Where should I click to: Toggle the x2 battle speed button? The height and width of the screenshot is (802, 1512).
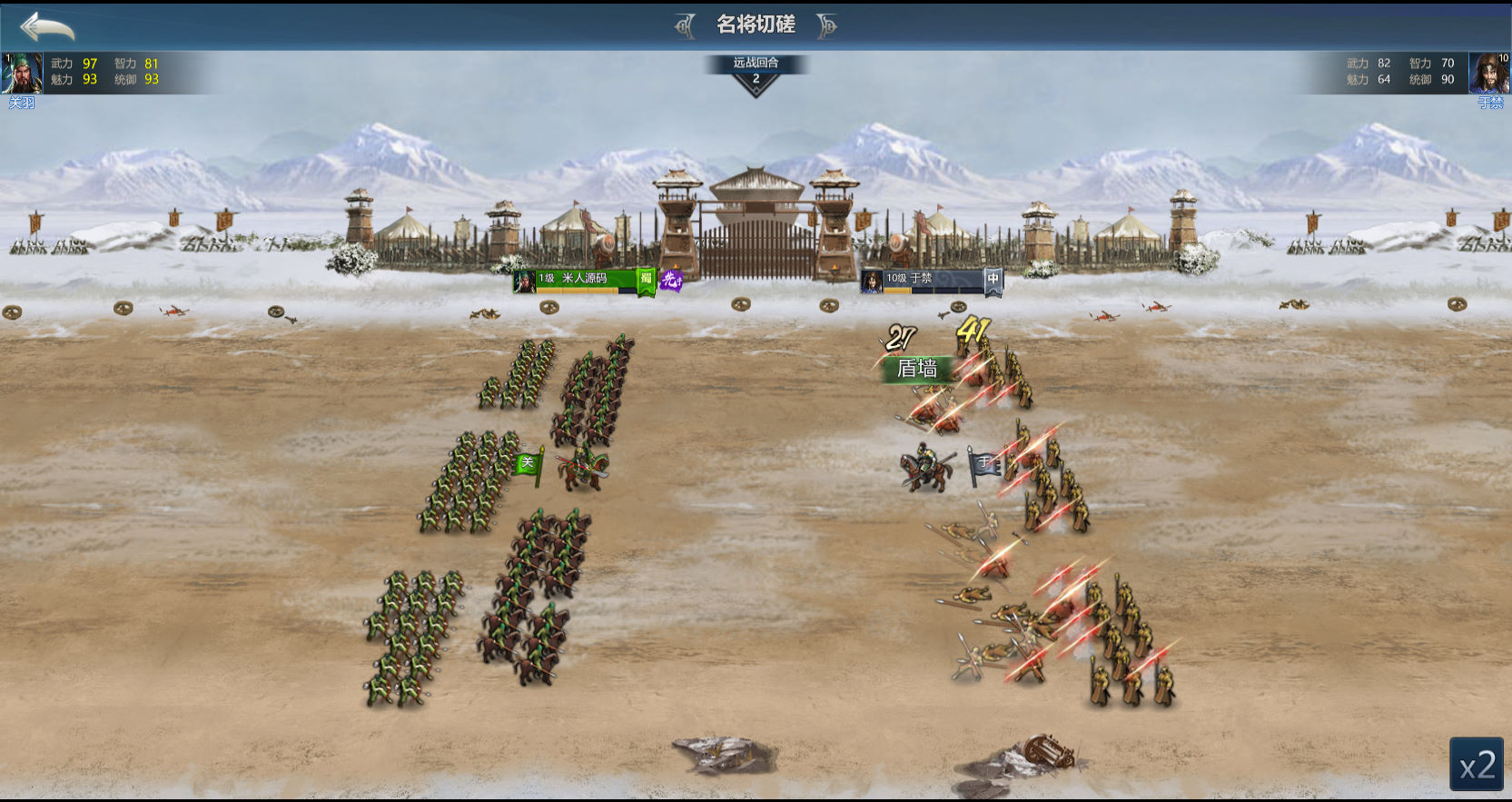point(1477,765)
